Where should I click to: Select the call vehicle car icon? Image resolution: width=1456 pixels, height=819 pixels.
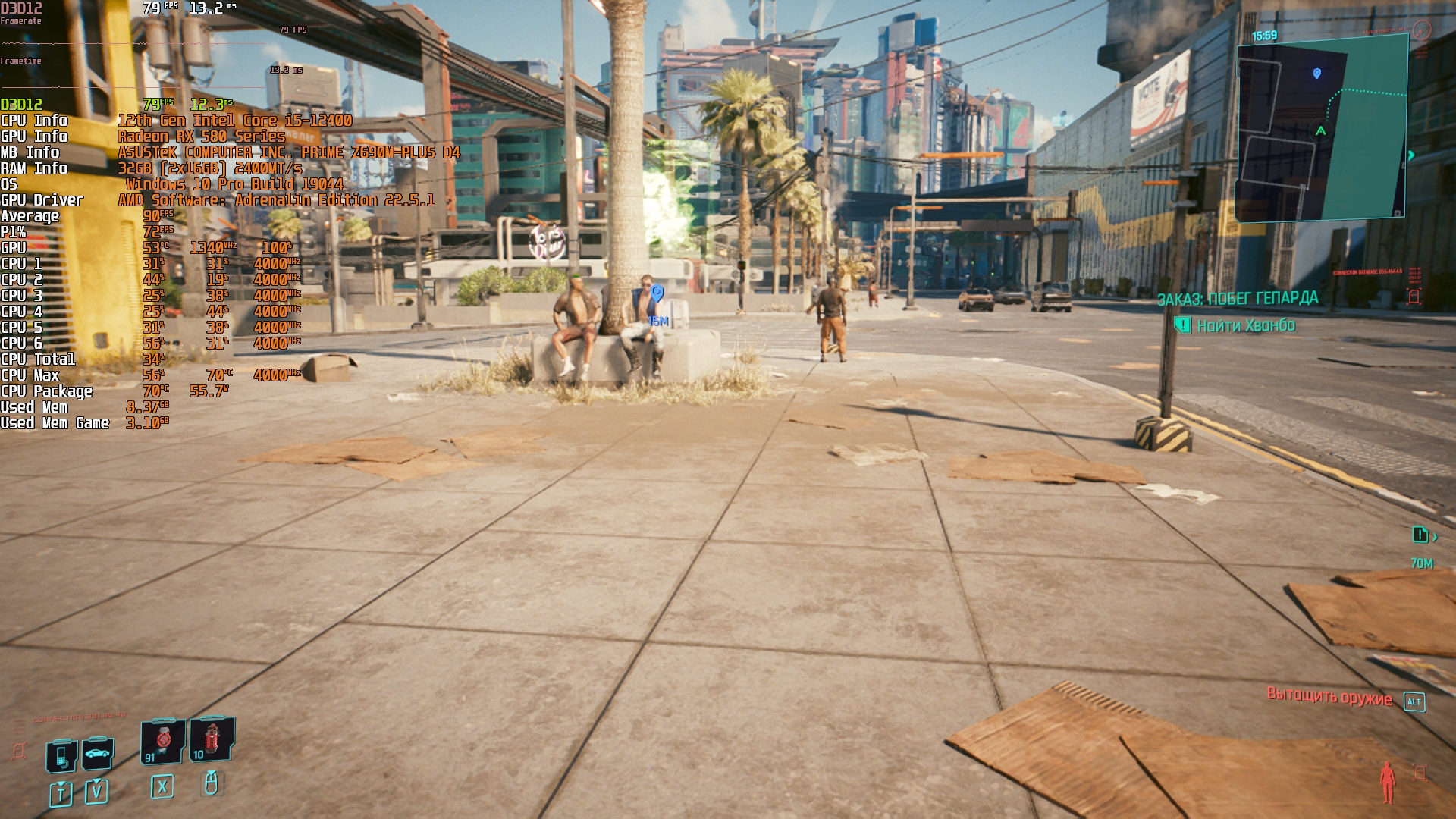pos(98,753)
